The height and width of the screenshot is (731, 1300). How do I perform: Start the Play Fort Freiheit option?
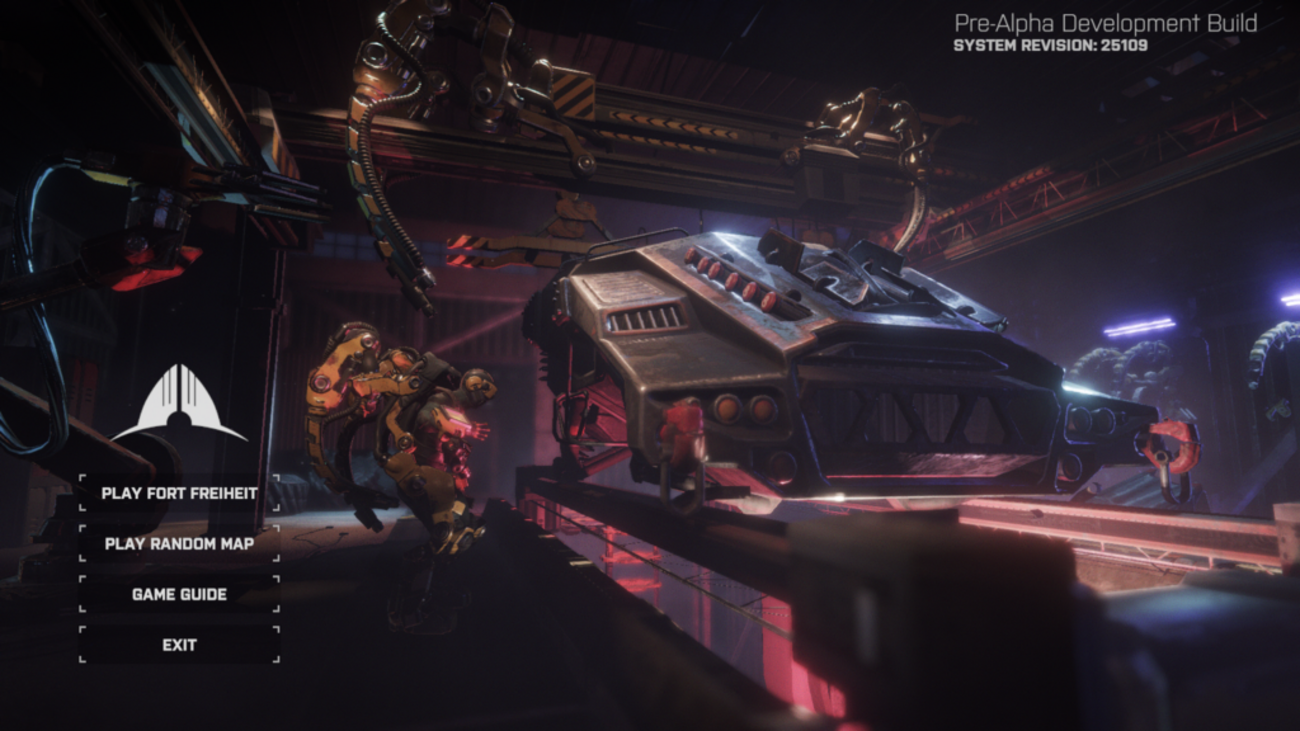179,493
